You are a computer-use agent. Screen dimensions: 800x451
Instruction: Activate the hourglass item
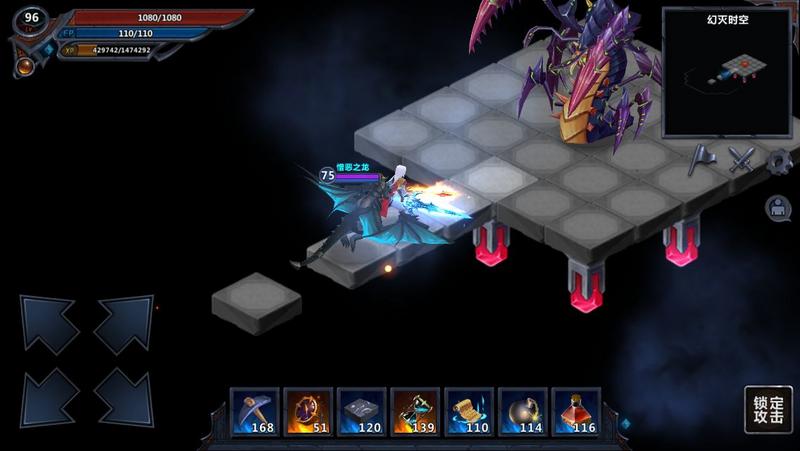click(415, 411)
